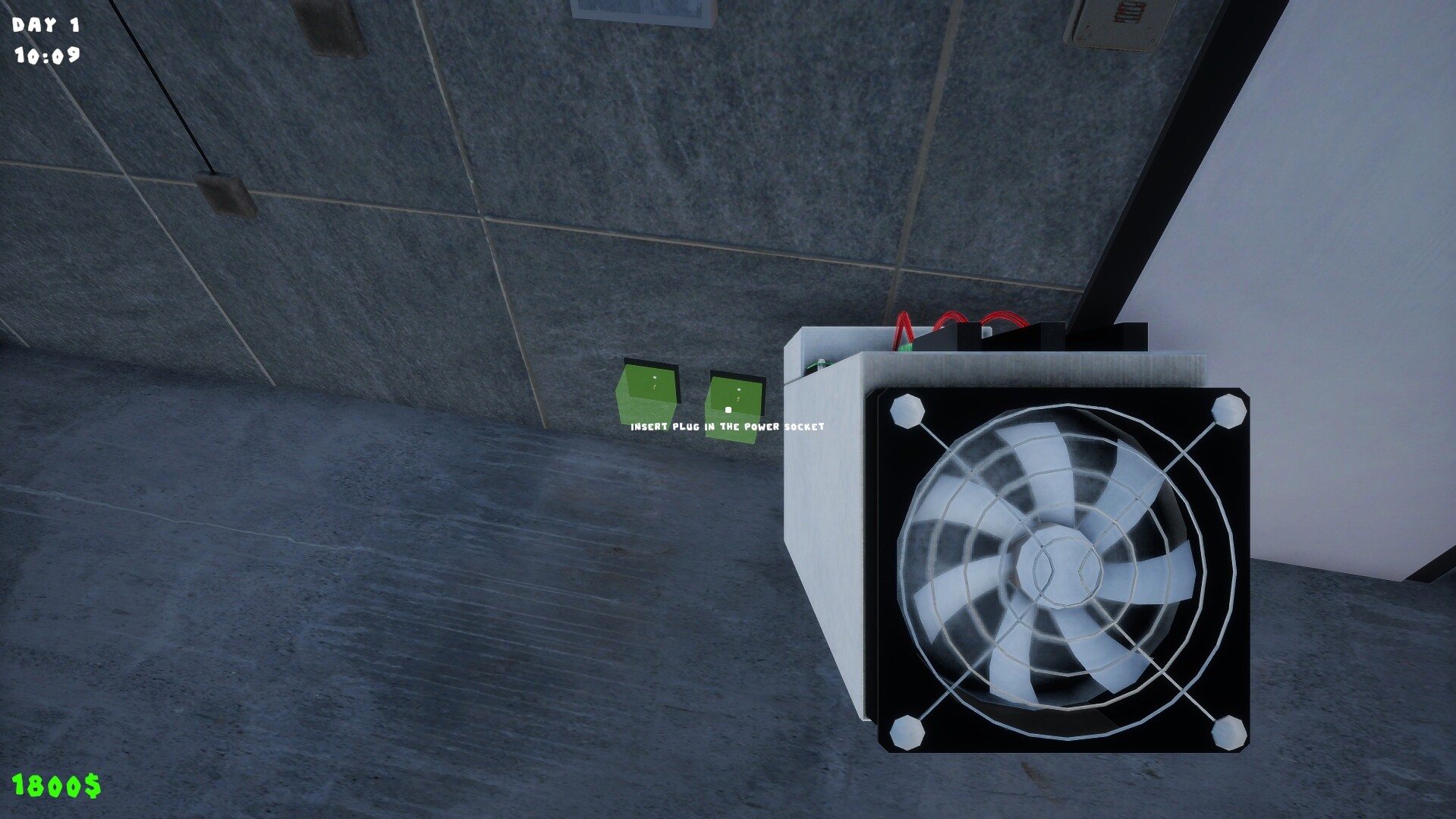Click the INSERT PLUG IN THE POWER SOCKET prompt
Image resolution: width=1456 pixels, height=819 pixels.
click(x=727, y=427)
